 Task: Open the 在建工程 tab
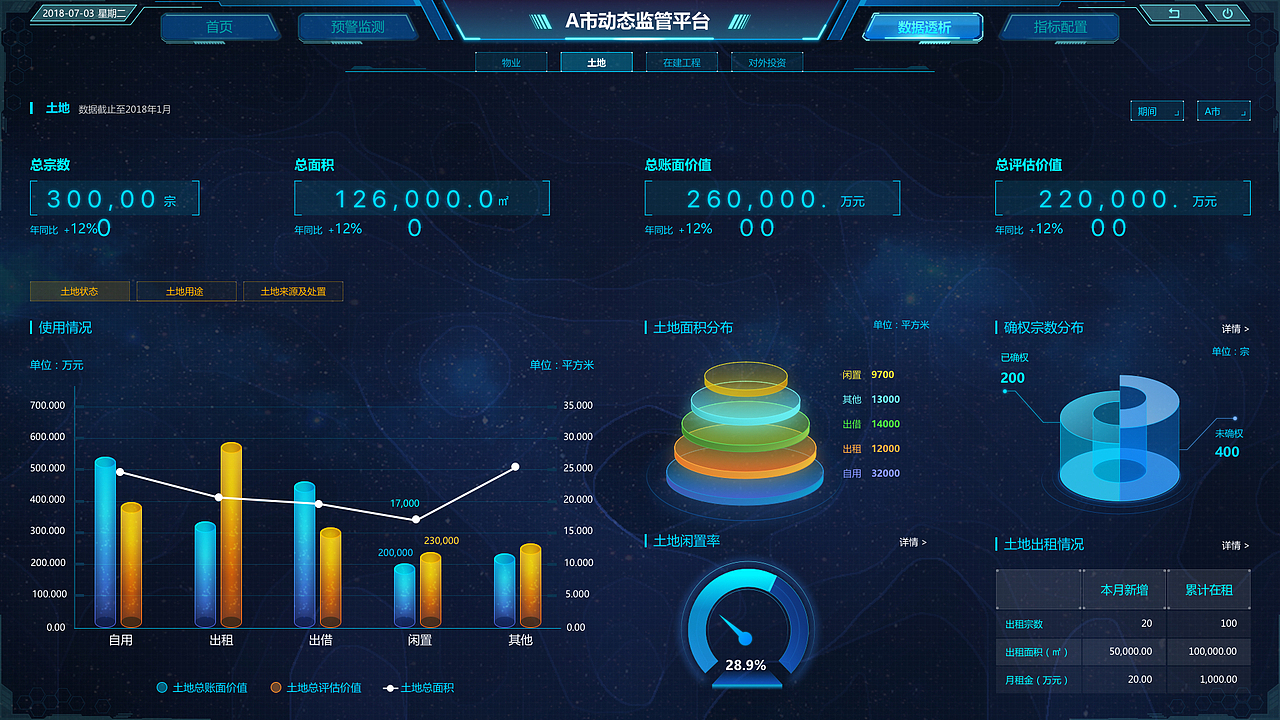pos(681,61)
